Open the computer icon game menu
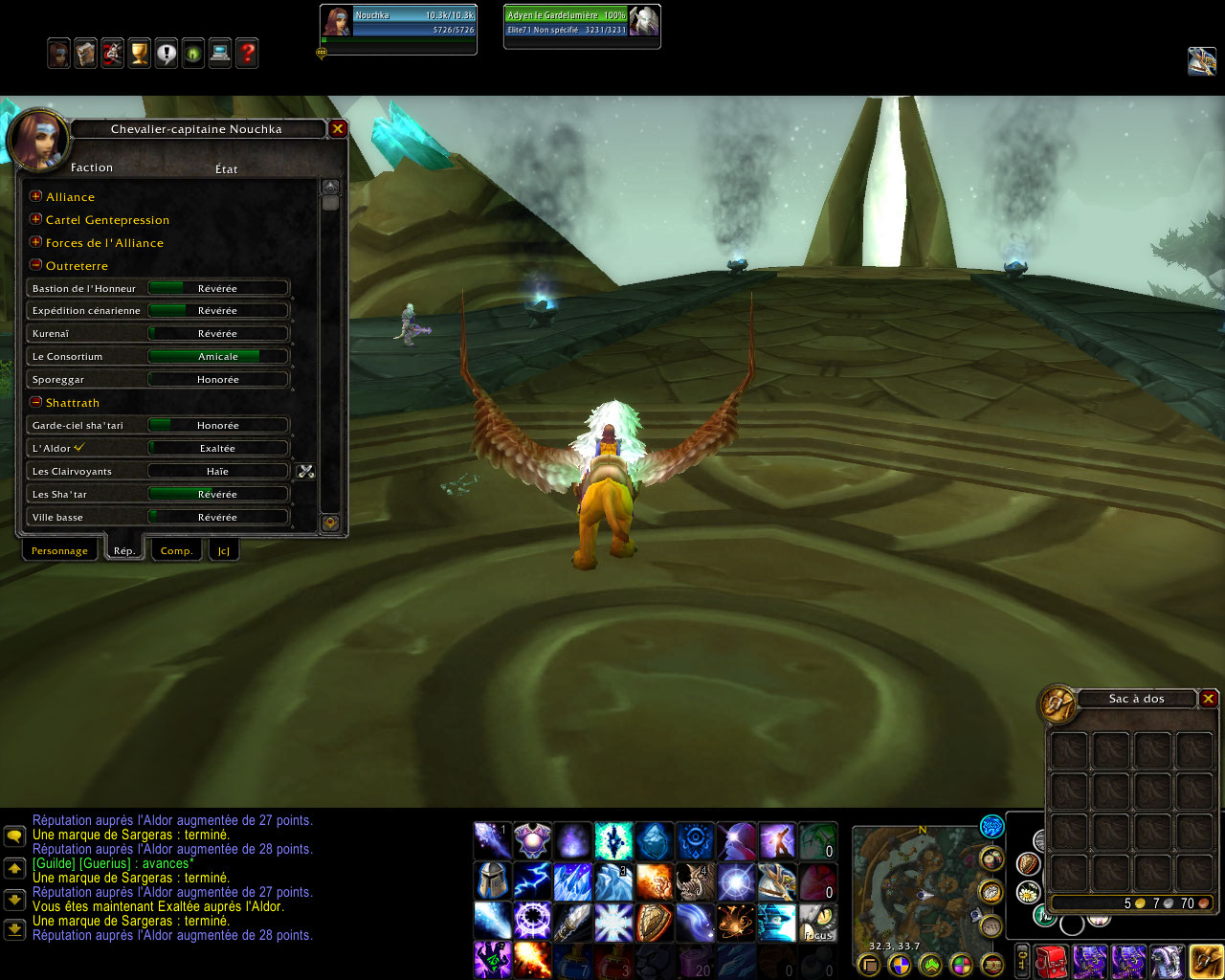 220,54
